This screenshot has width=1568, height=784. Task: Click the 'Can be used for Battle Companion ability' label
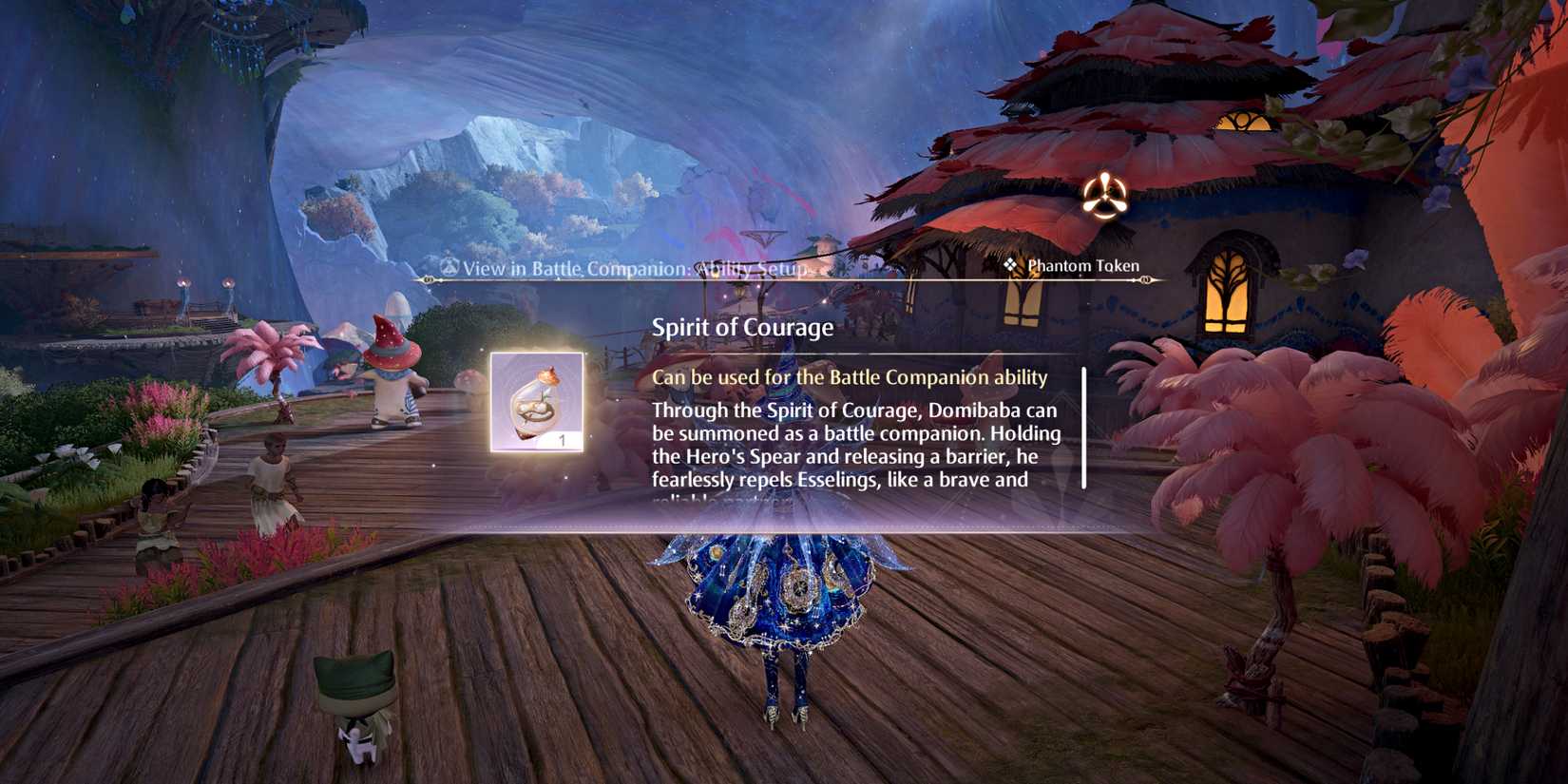point(849,377)
